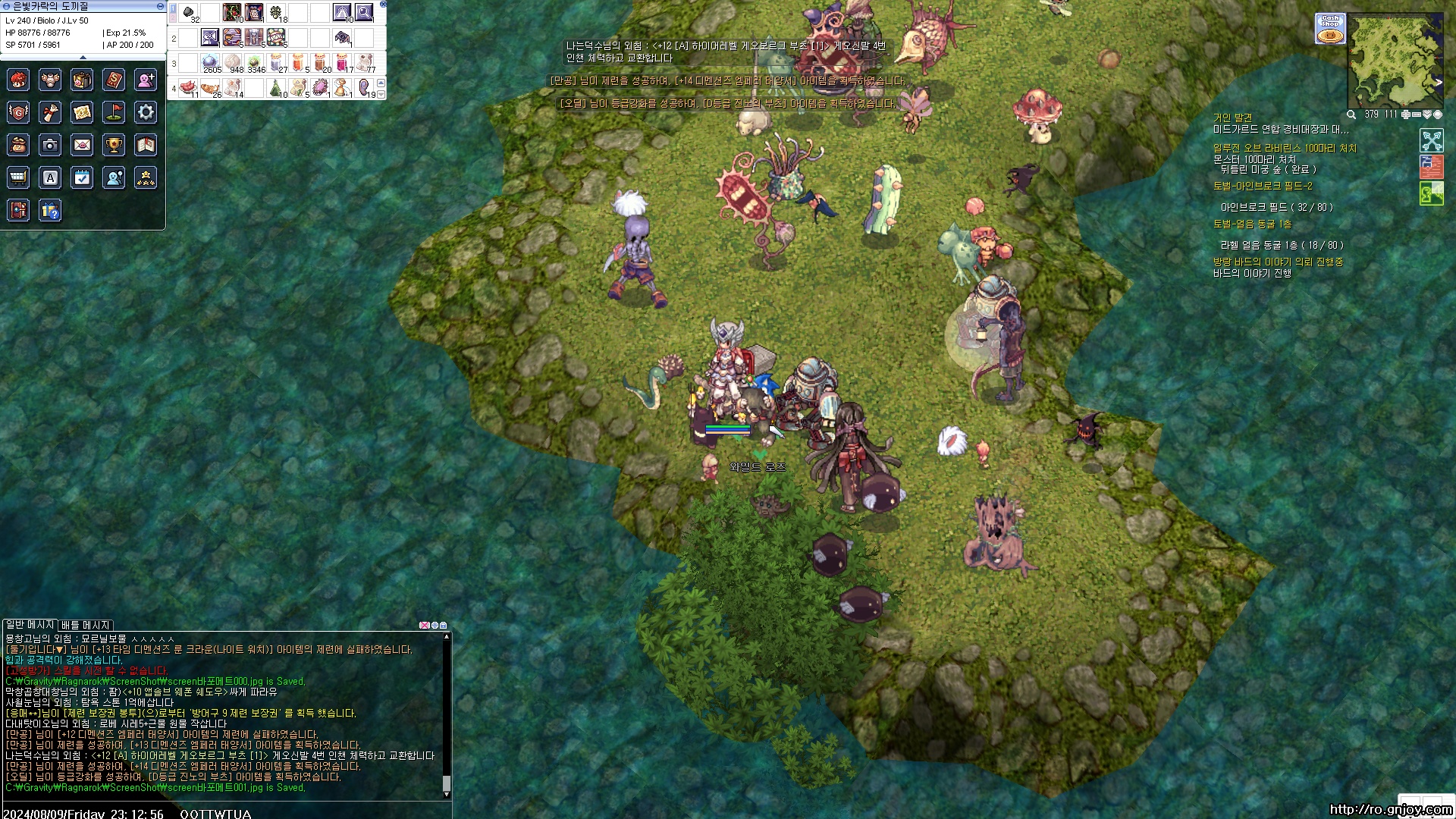
Task: Open the Cash Shop button
Action: tap(1330, 29)
